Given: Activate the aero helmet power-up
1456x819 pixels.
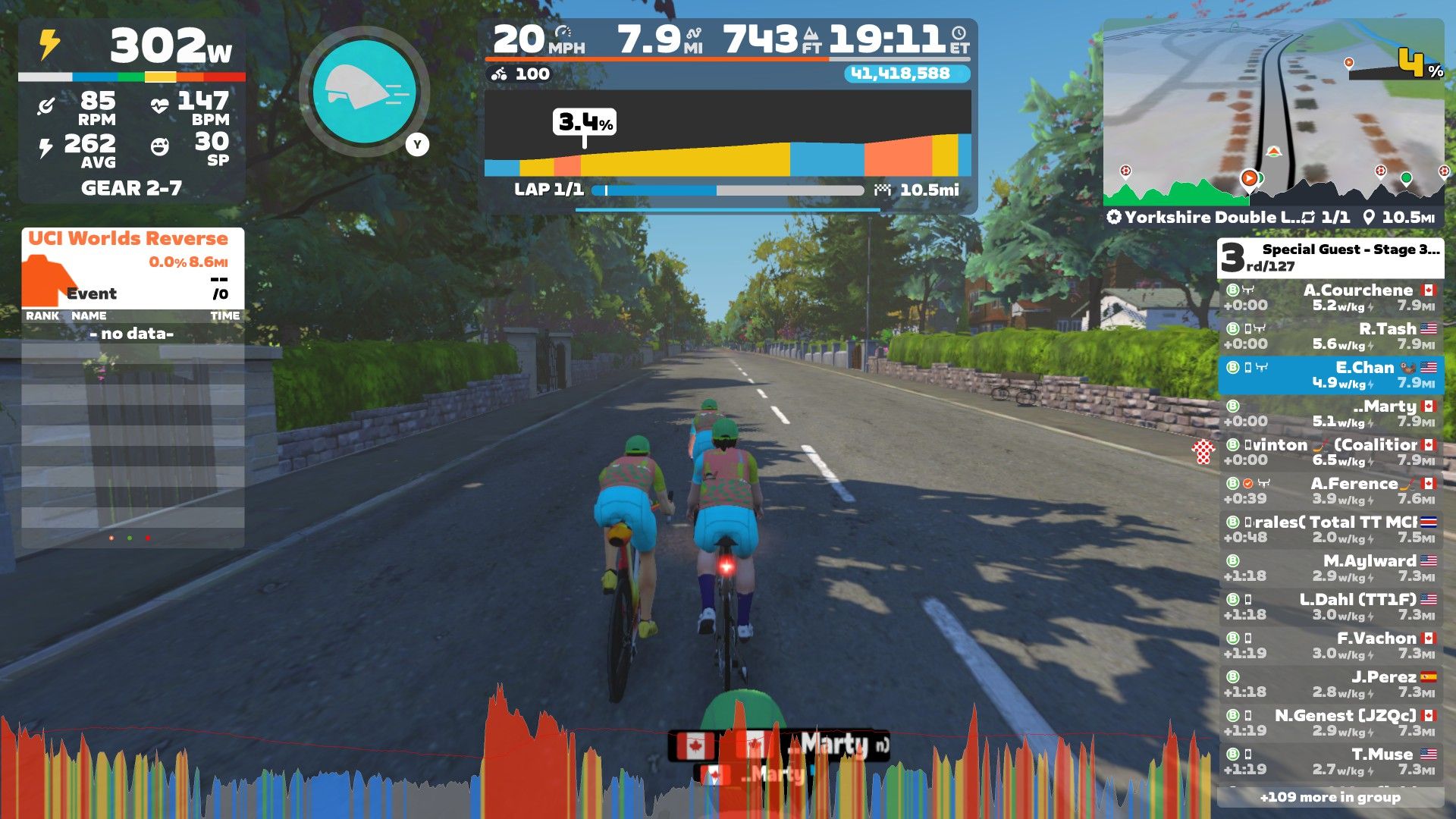Looking at the screenshot, I should click(365, 91).
